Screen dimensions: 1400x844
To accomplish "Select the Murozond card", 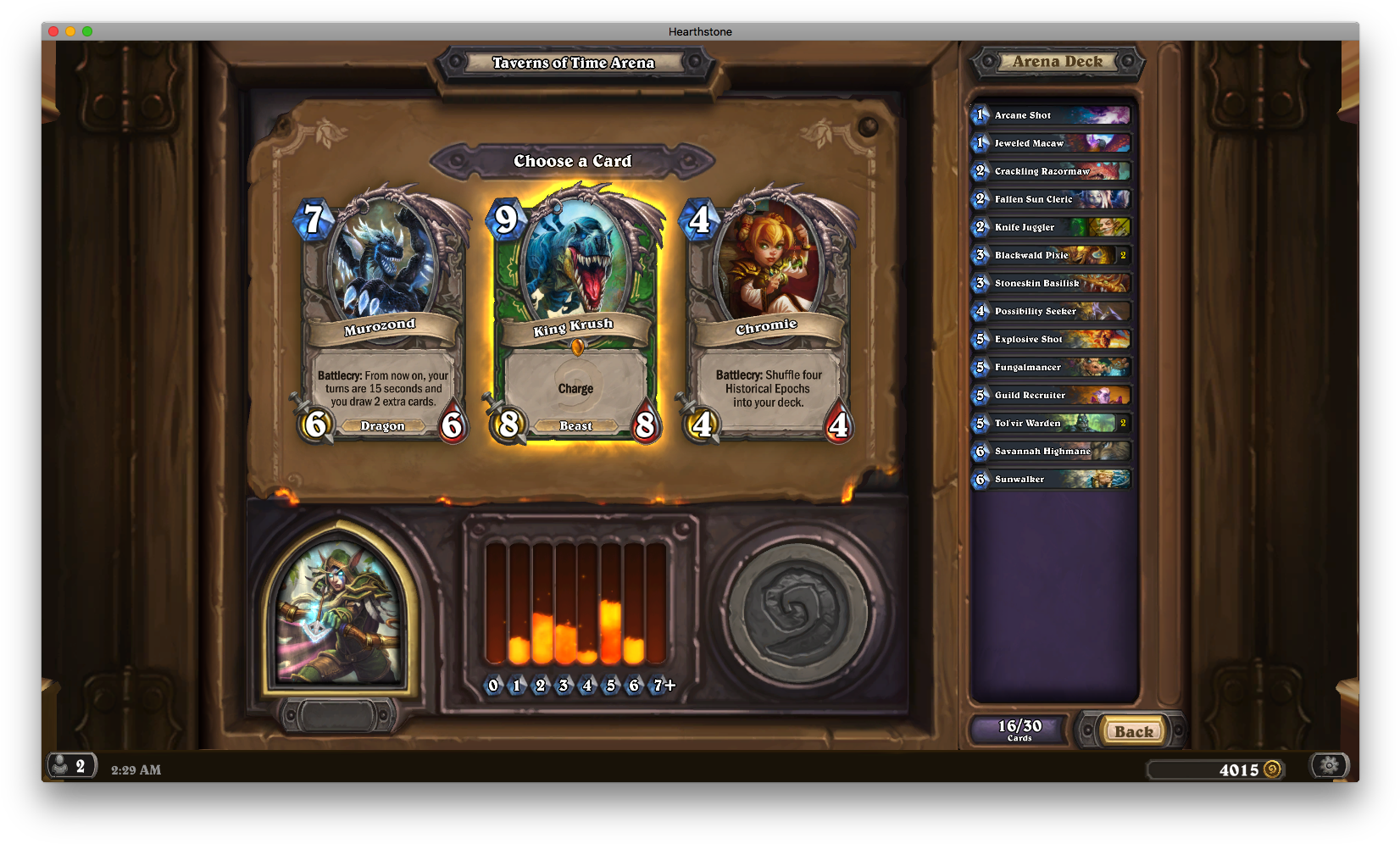I will 381,314.
